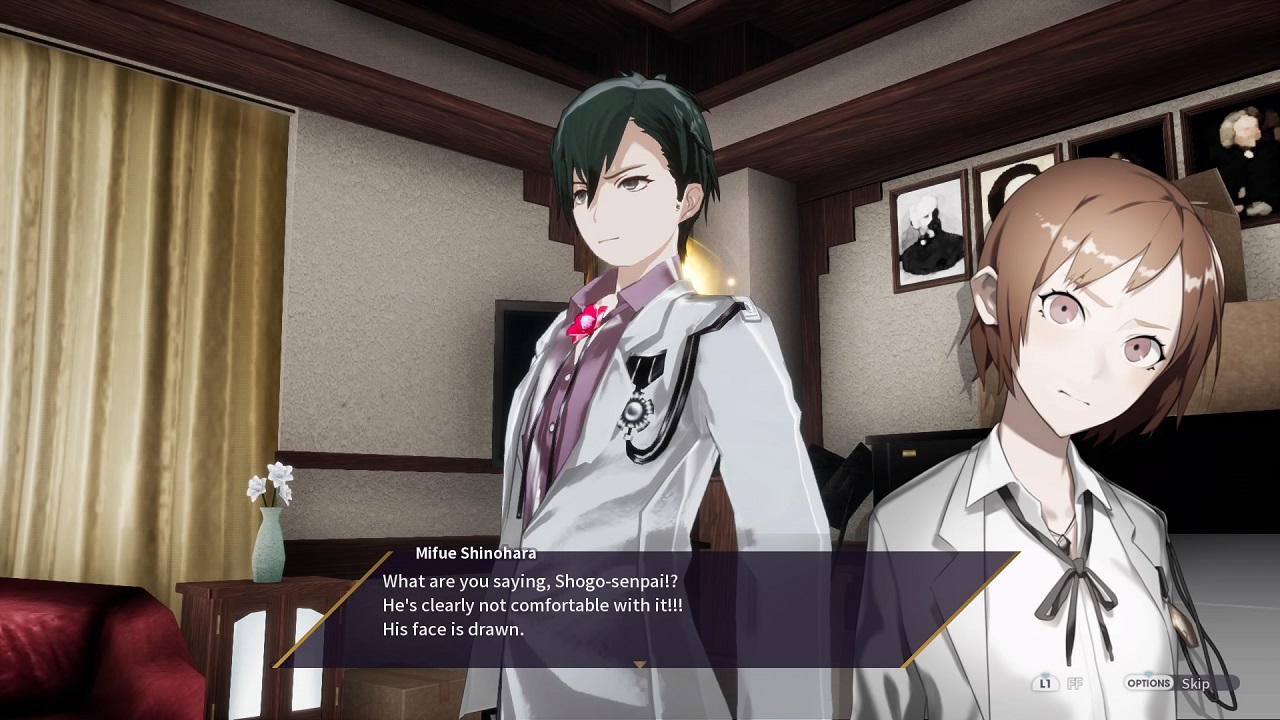This screenshot has width=1280, height=720.
Task: Click the white flowers in the vase
Action: pos(272,481)
